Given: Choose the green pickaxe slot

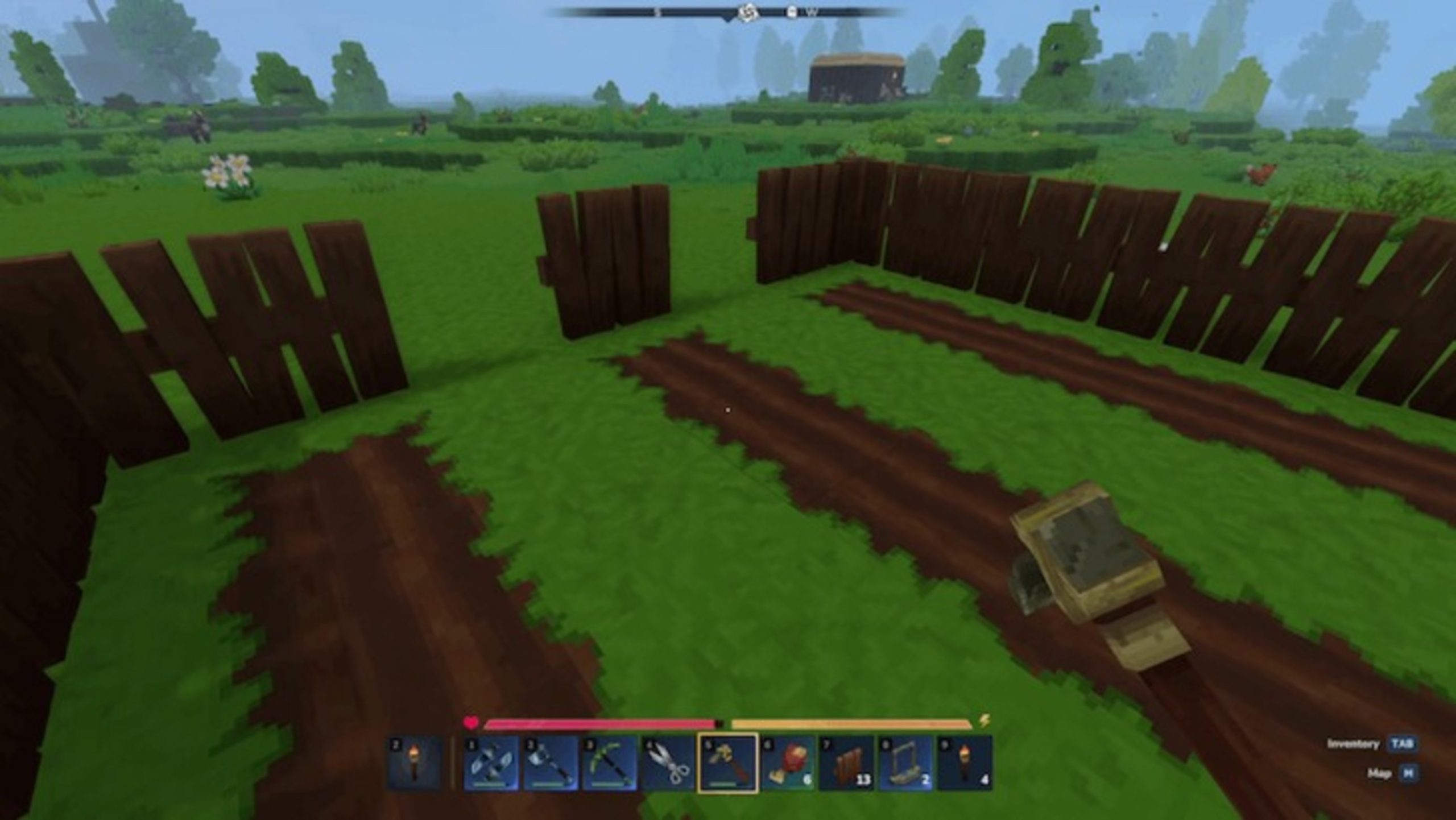Looking at the screenshot, I should (x=610, y=763).
